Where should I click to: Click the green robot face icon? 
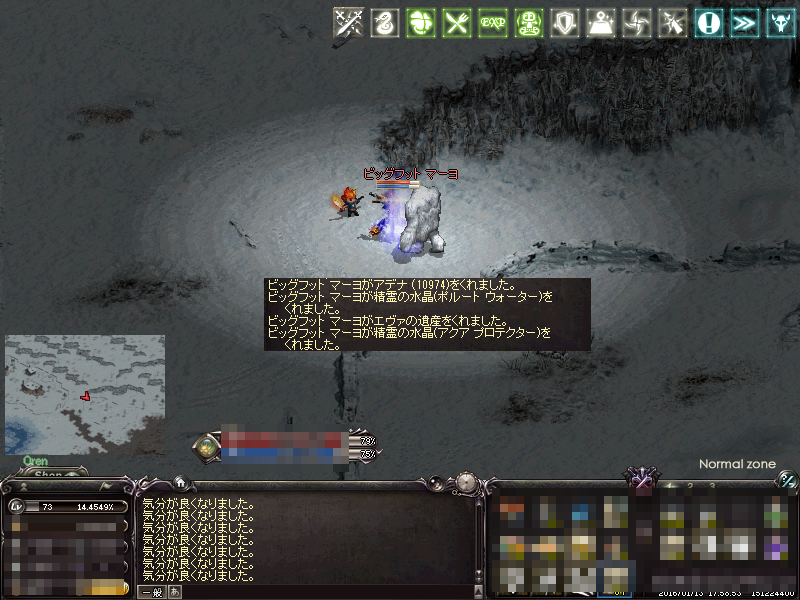[x=528, y=22]
